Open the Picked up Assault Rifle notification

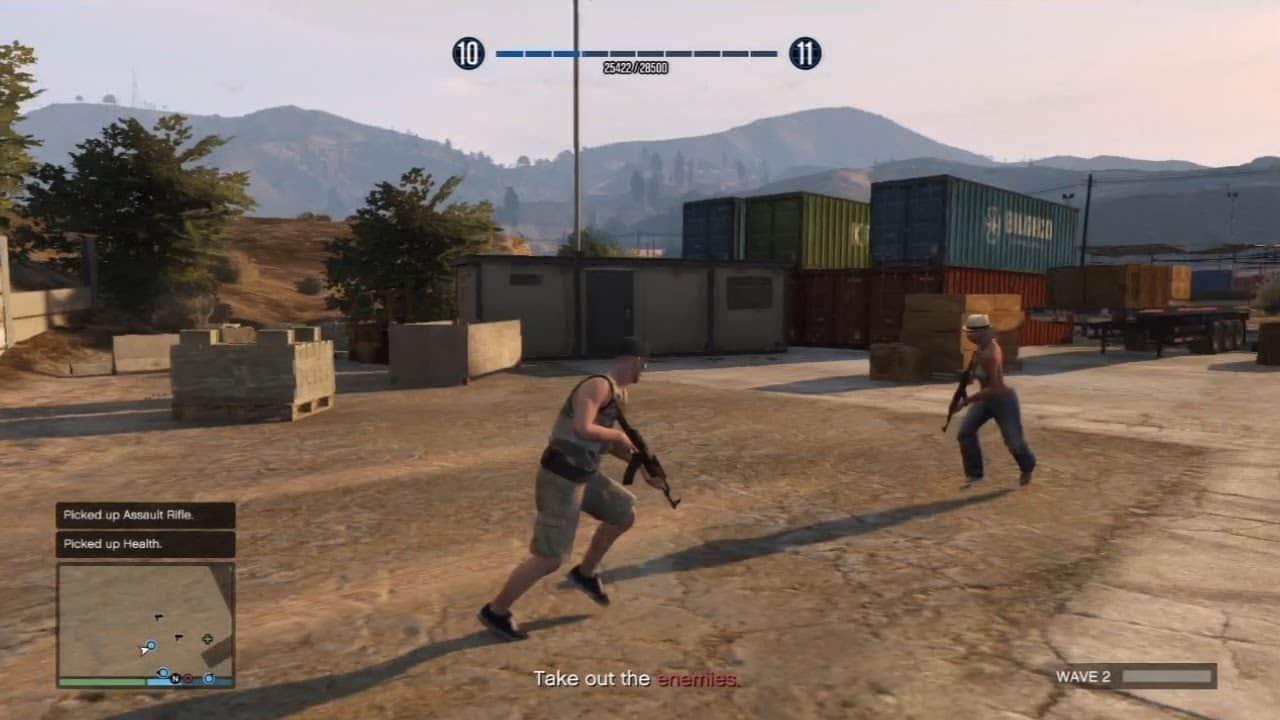[144, 515]
